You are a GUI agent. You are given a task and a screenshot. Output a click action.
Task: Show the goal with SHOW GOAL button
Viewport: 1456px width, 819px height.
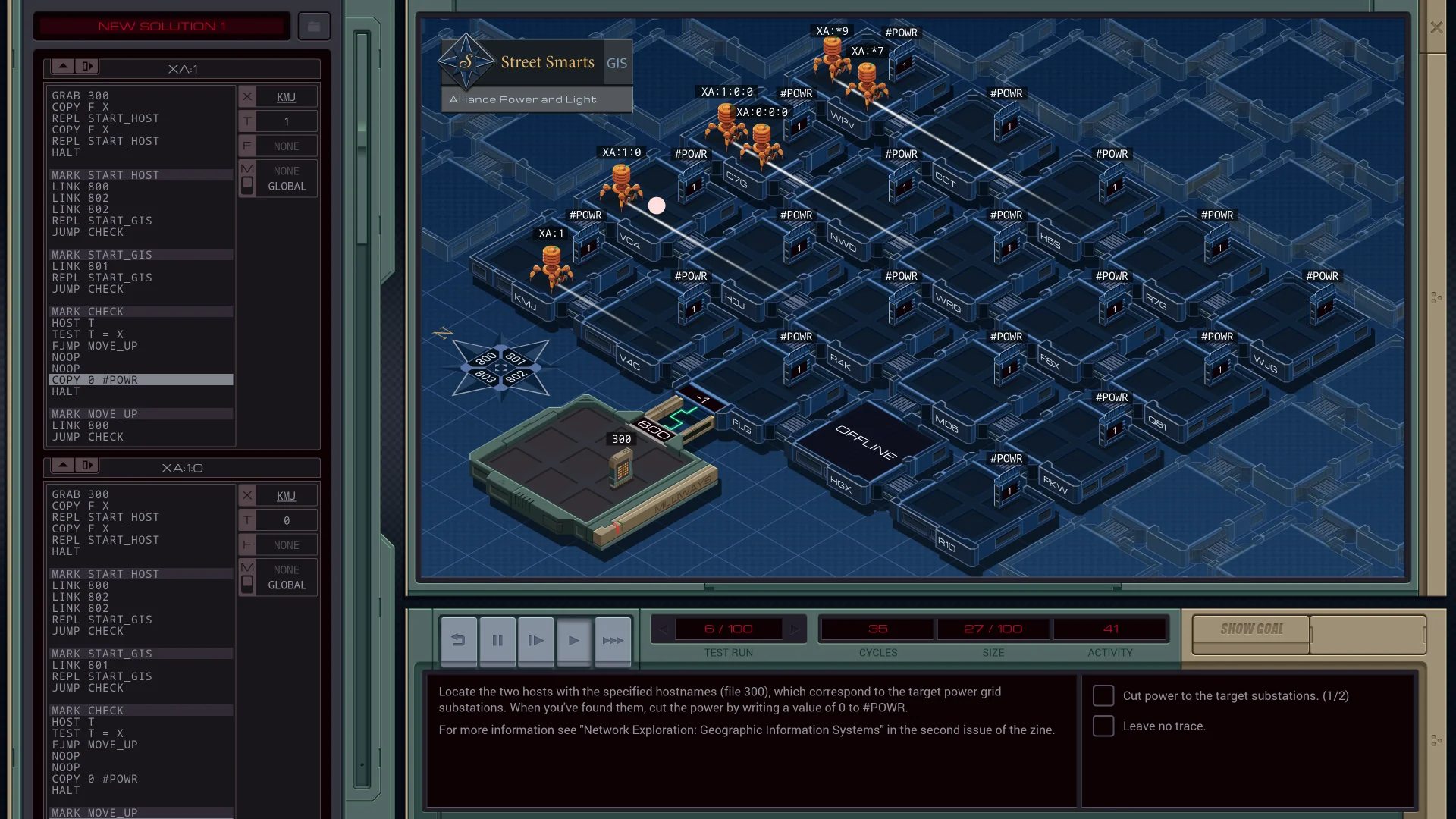point(1251,629)
